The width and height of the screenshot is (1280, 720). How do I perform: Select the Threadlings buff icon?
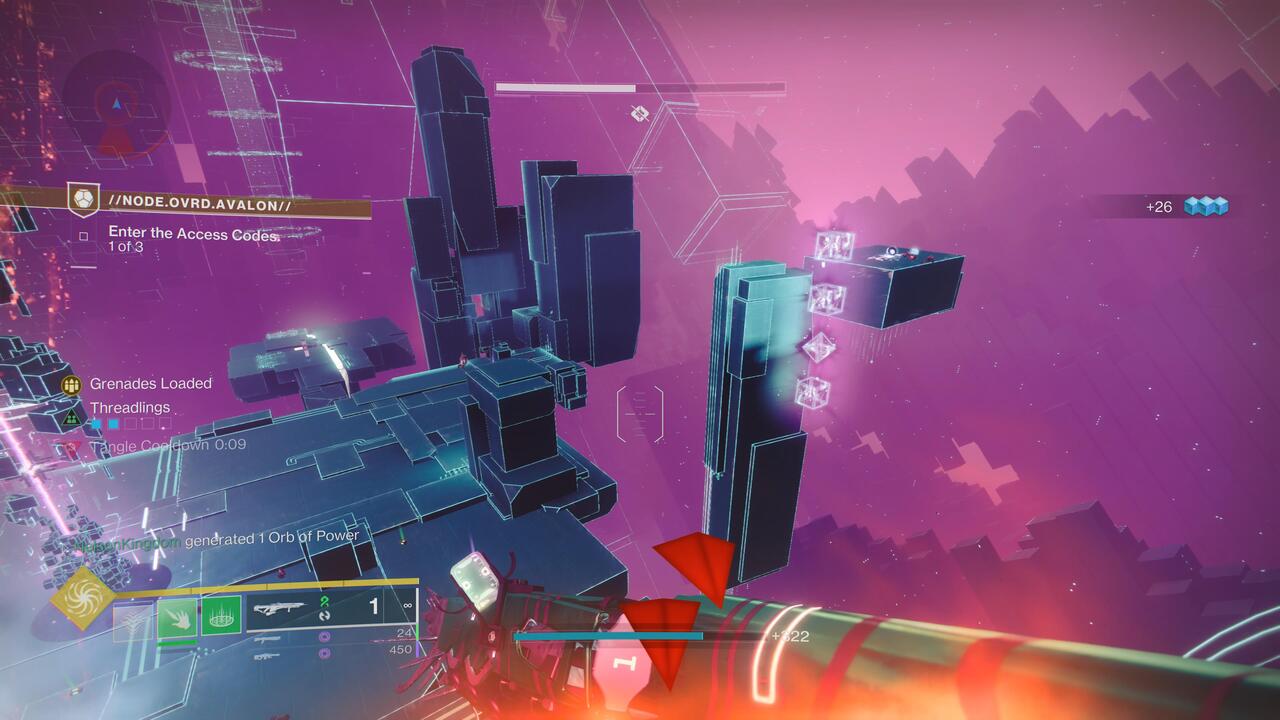(70, 419)
